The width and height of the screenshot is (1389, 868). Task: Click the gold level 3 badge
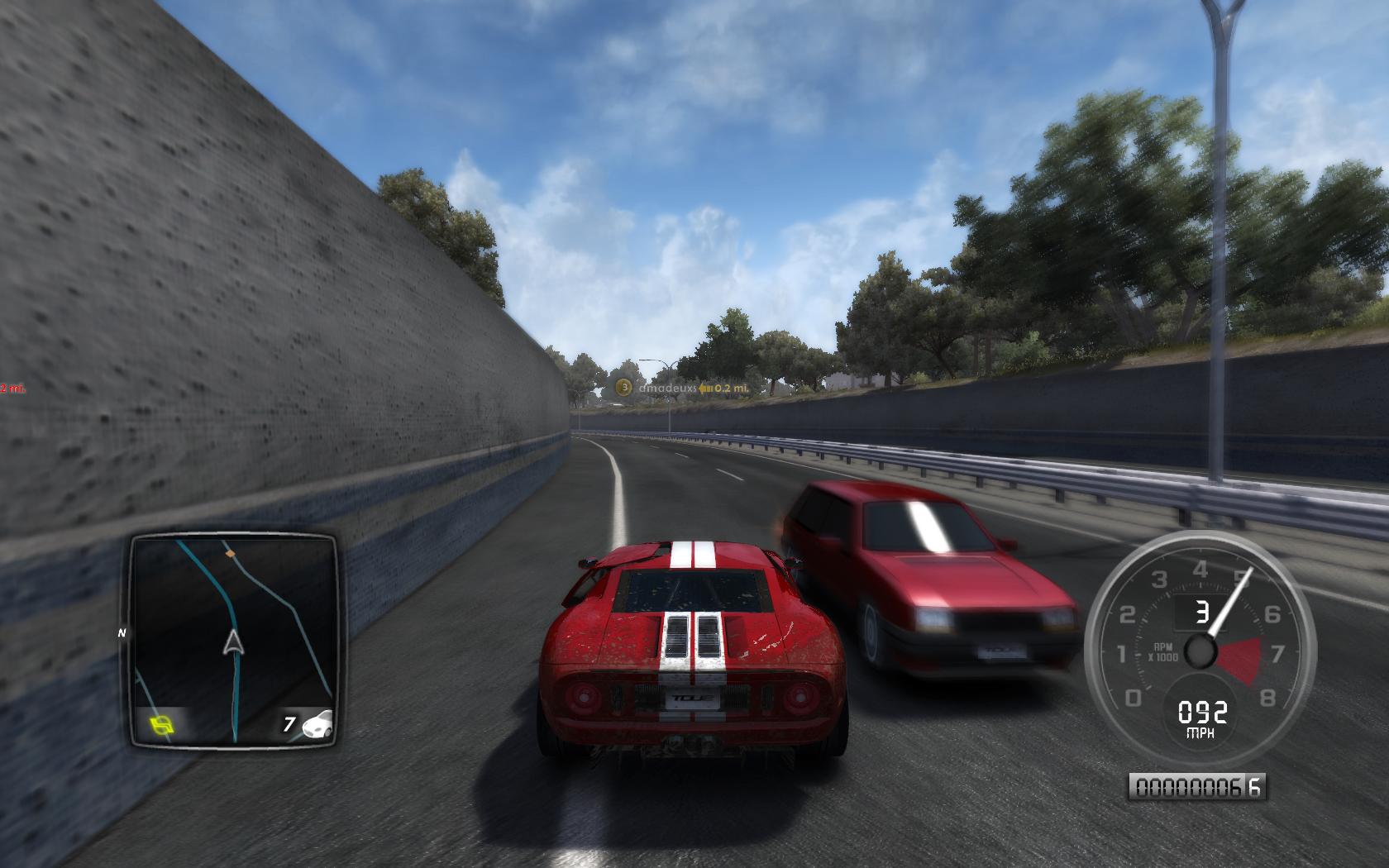tap(624, 387)
